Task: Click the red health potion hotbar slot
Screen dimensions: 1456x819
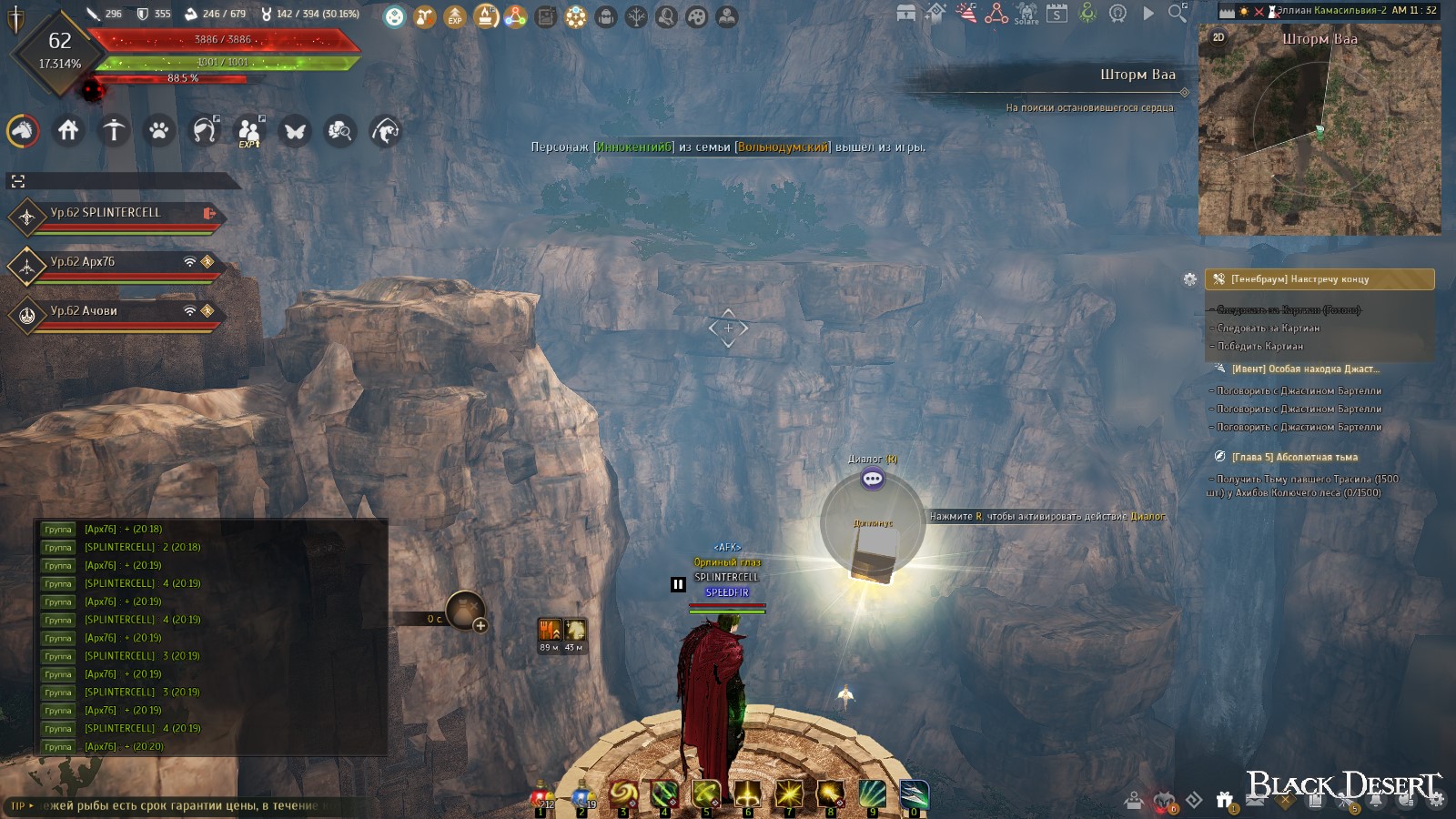Action: [x=542, y=796]
